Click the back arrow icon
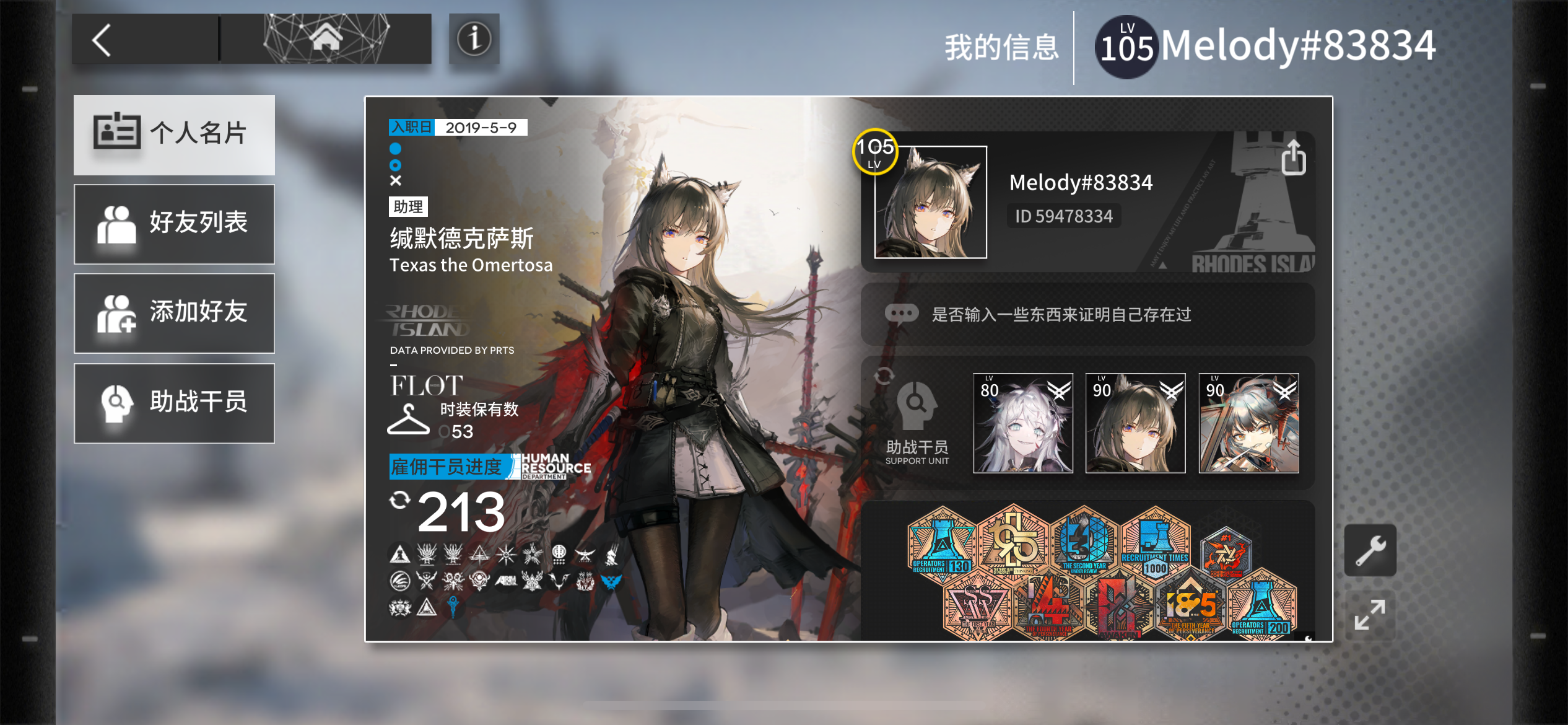1568x725 pixels. point(102,39)
